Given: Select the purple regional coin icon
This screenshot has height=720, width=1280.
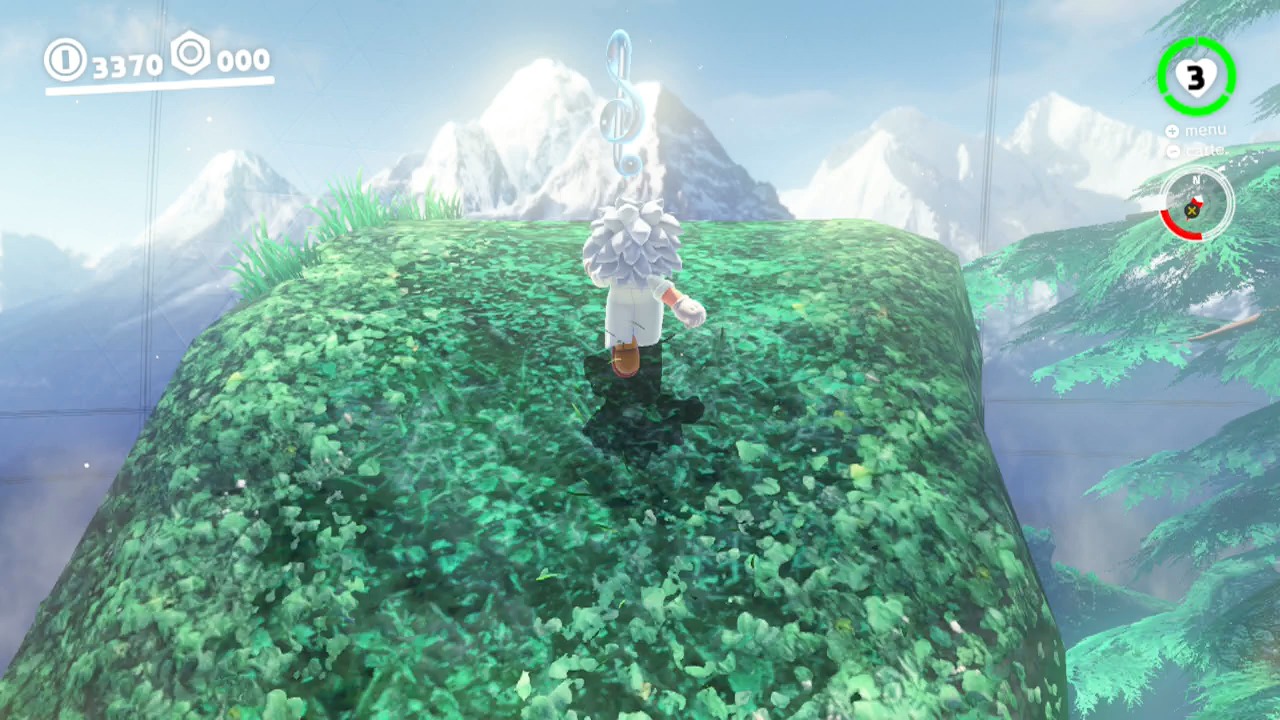Looking at the screenshot, I should pos(191,55).
